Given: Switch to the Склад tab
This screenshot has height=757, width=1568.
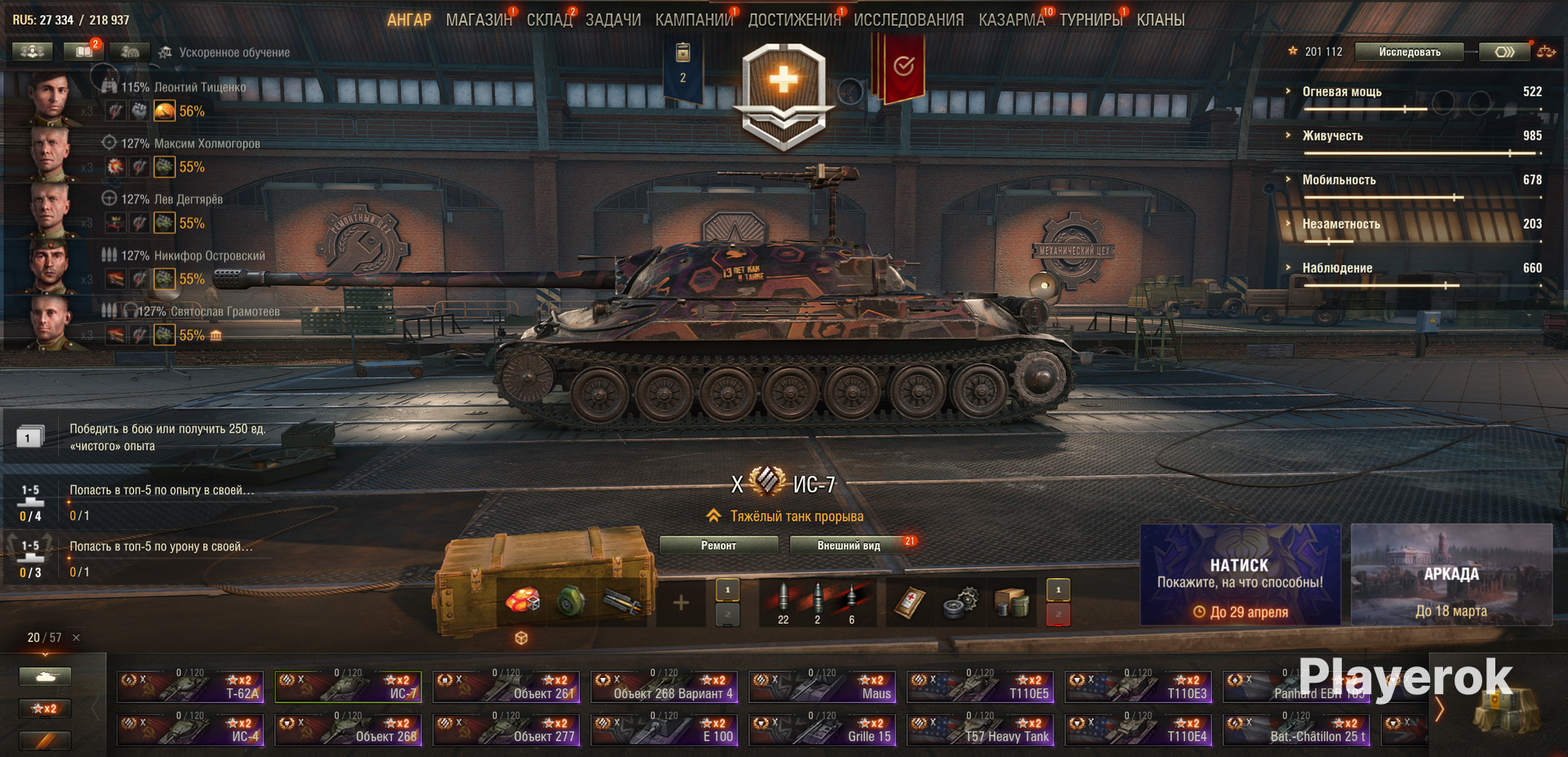Looking at the screenshot, I should tap(549, 20).
